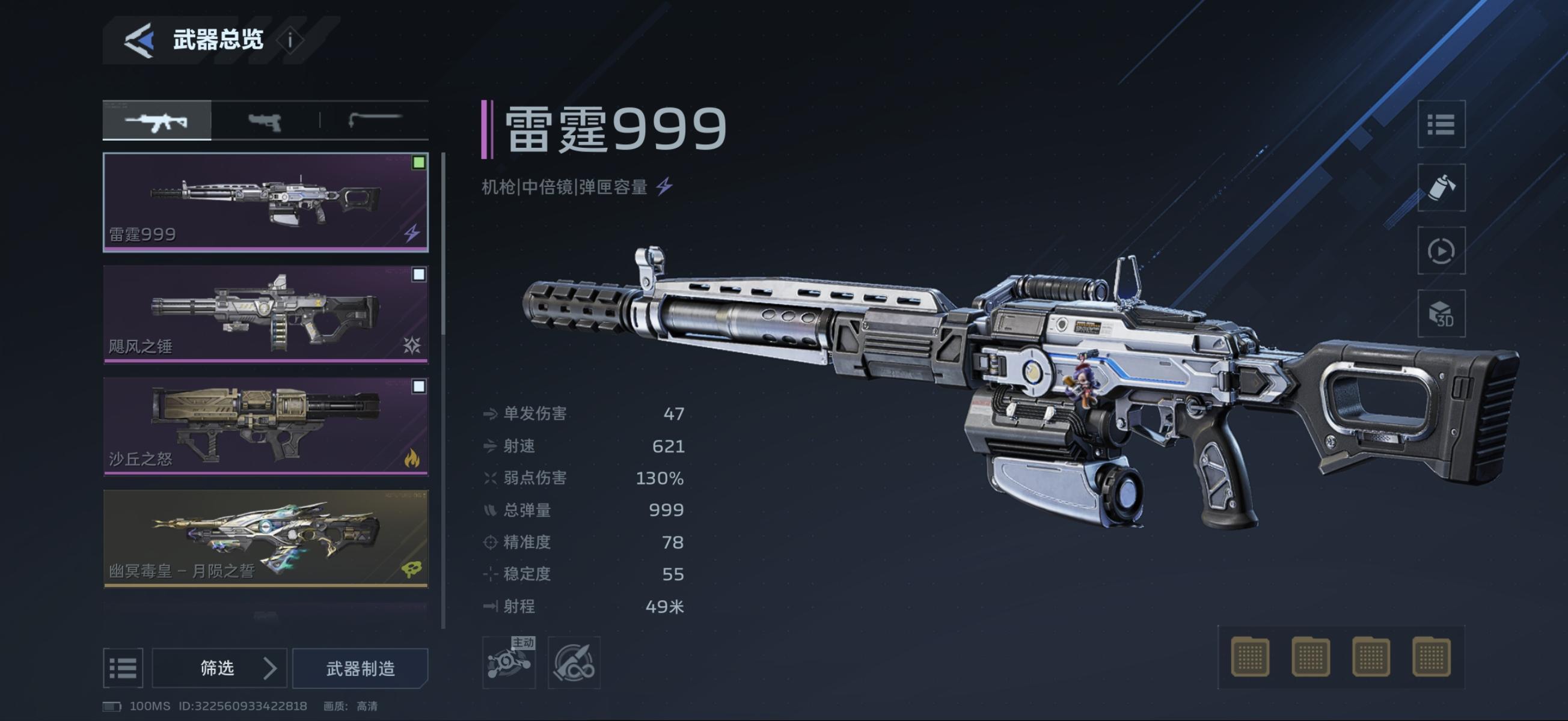View the infinity bullet passive skill

(x=574, y=663)
